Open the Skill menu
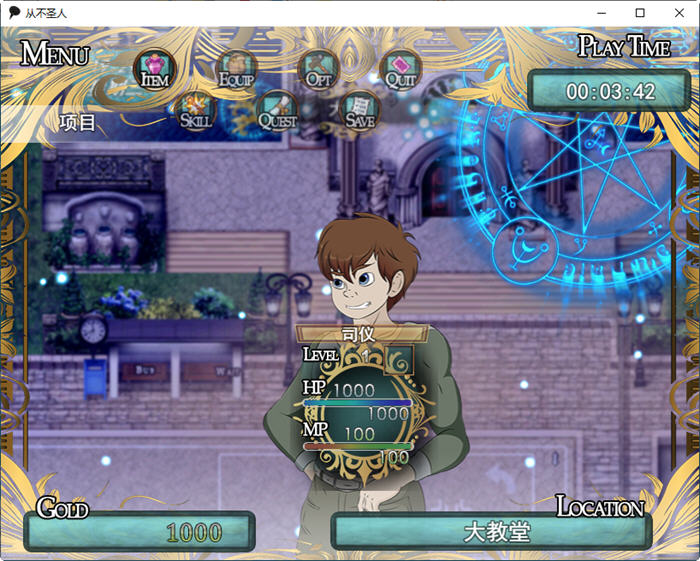The width and height of the screenshot is (700, 561). (194, 110)
